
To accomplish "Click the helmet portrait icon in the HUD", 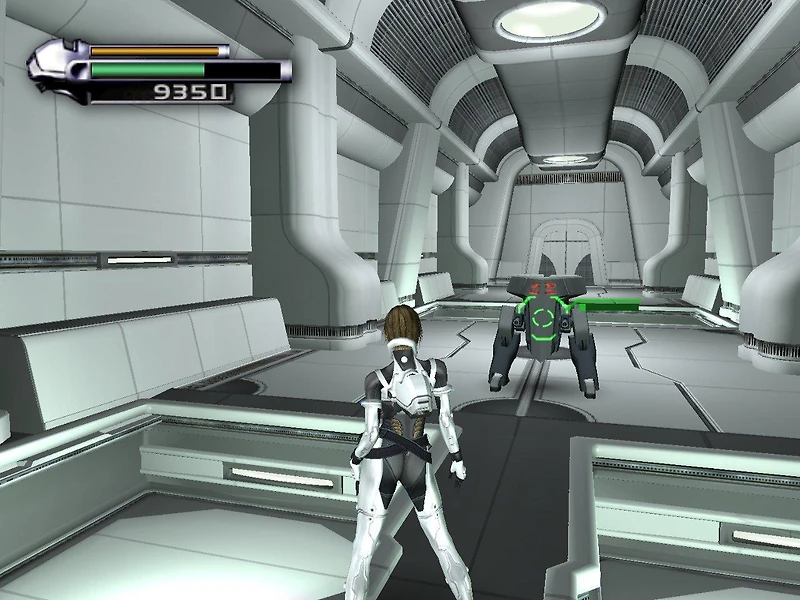I will tap(57, 70).
